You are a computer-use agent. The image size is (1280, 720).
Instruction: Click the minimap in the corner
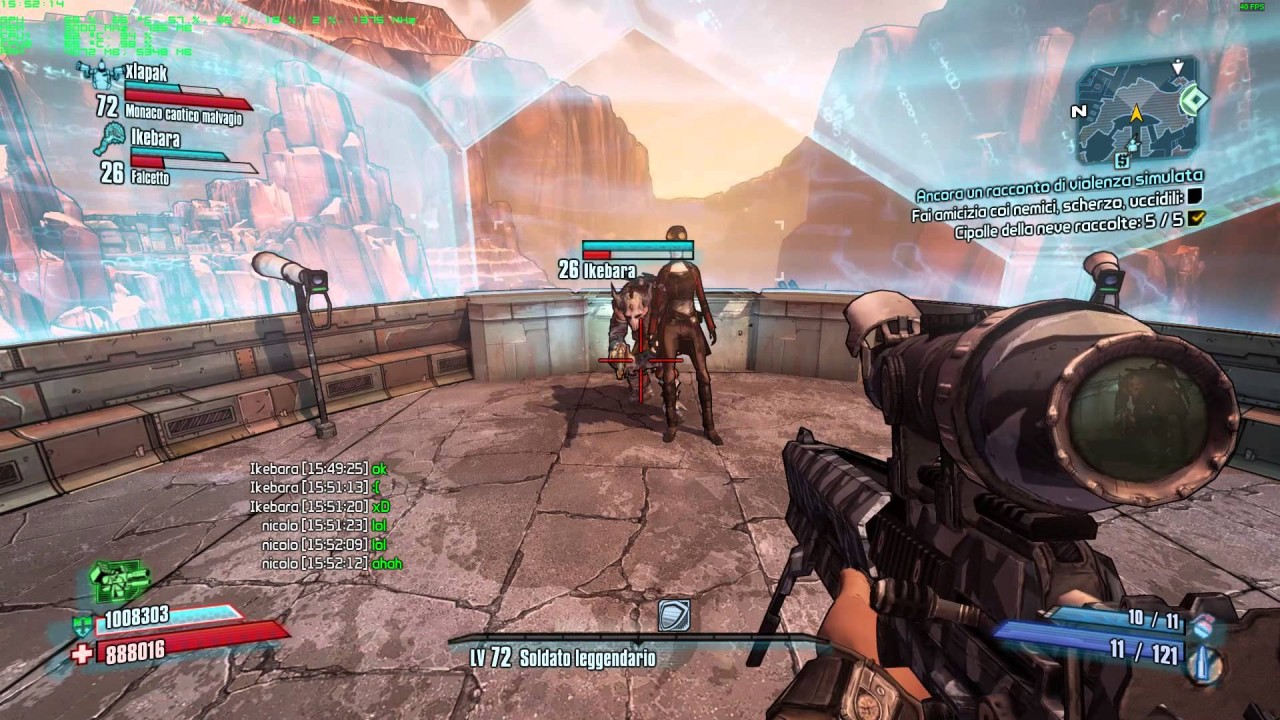(x=1136, y=113)
